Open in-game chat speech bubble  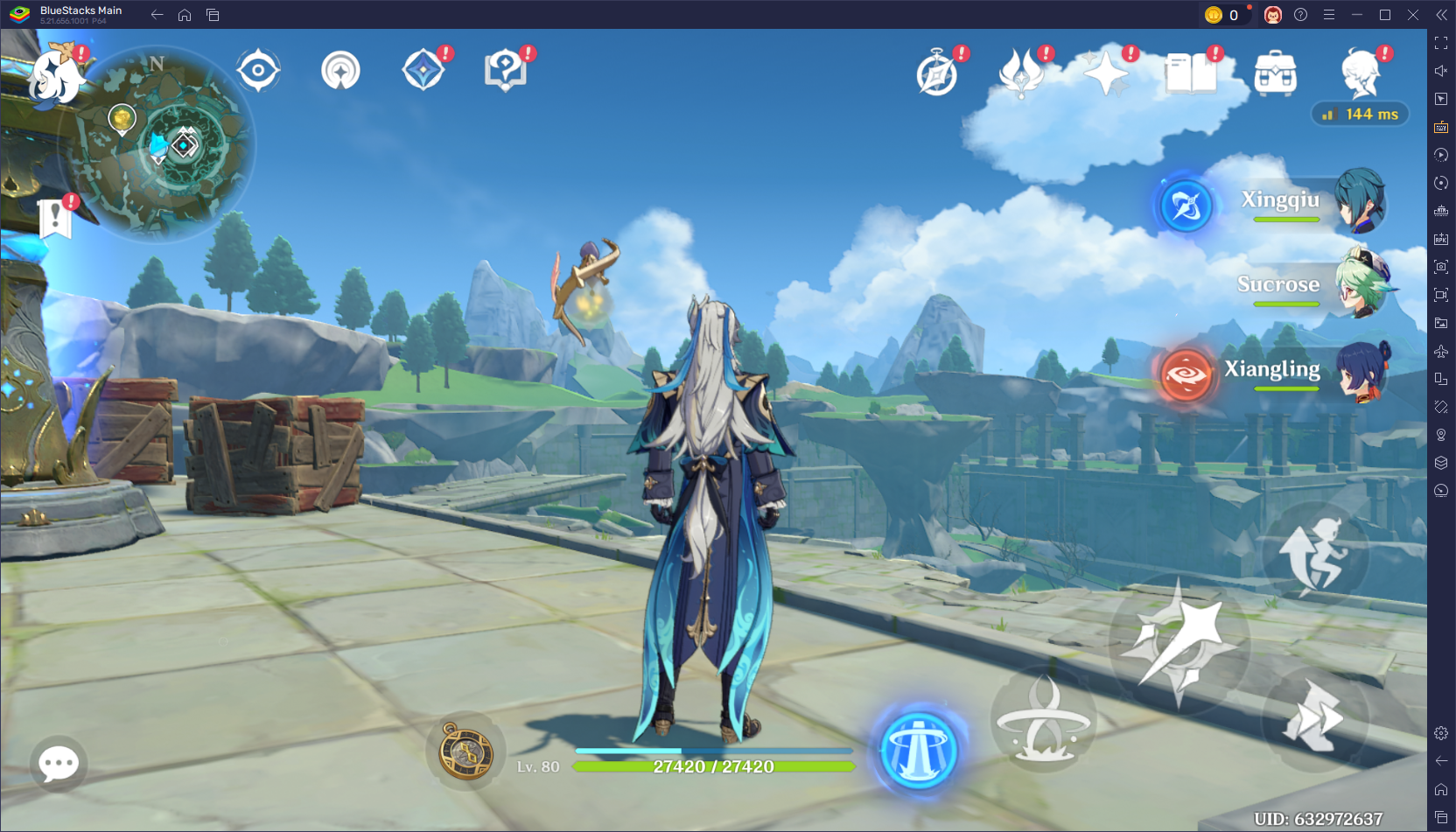57,764
